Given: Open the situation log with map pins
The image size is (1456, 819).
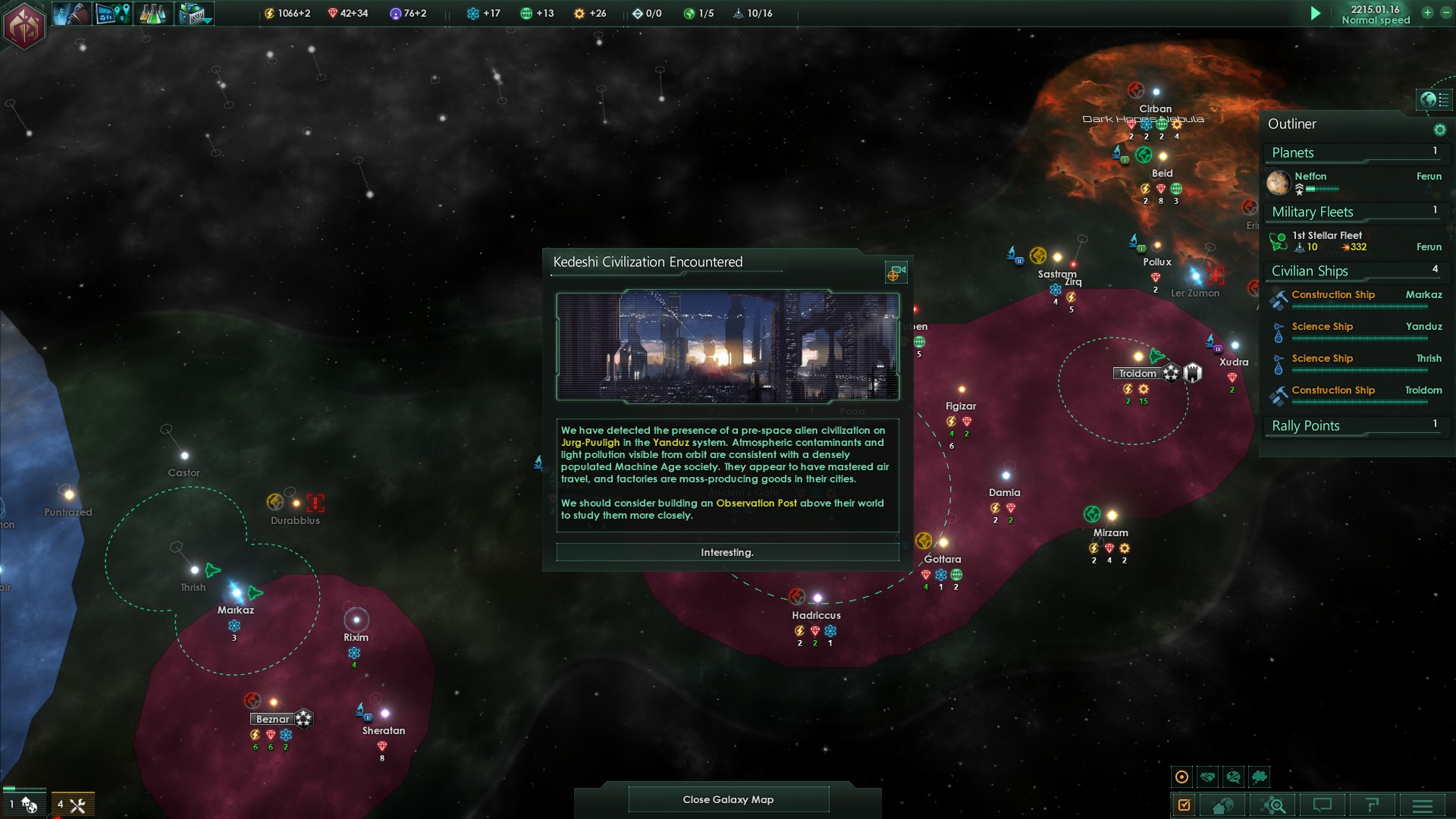Looking at the screenshot, I should click(113, 14).
